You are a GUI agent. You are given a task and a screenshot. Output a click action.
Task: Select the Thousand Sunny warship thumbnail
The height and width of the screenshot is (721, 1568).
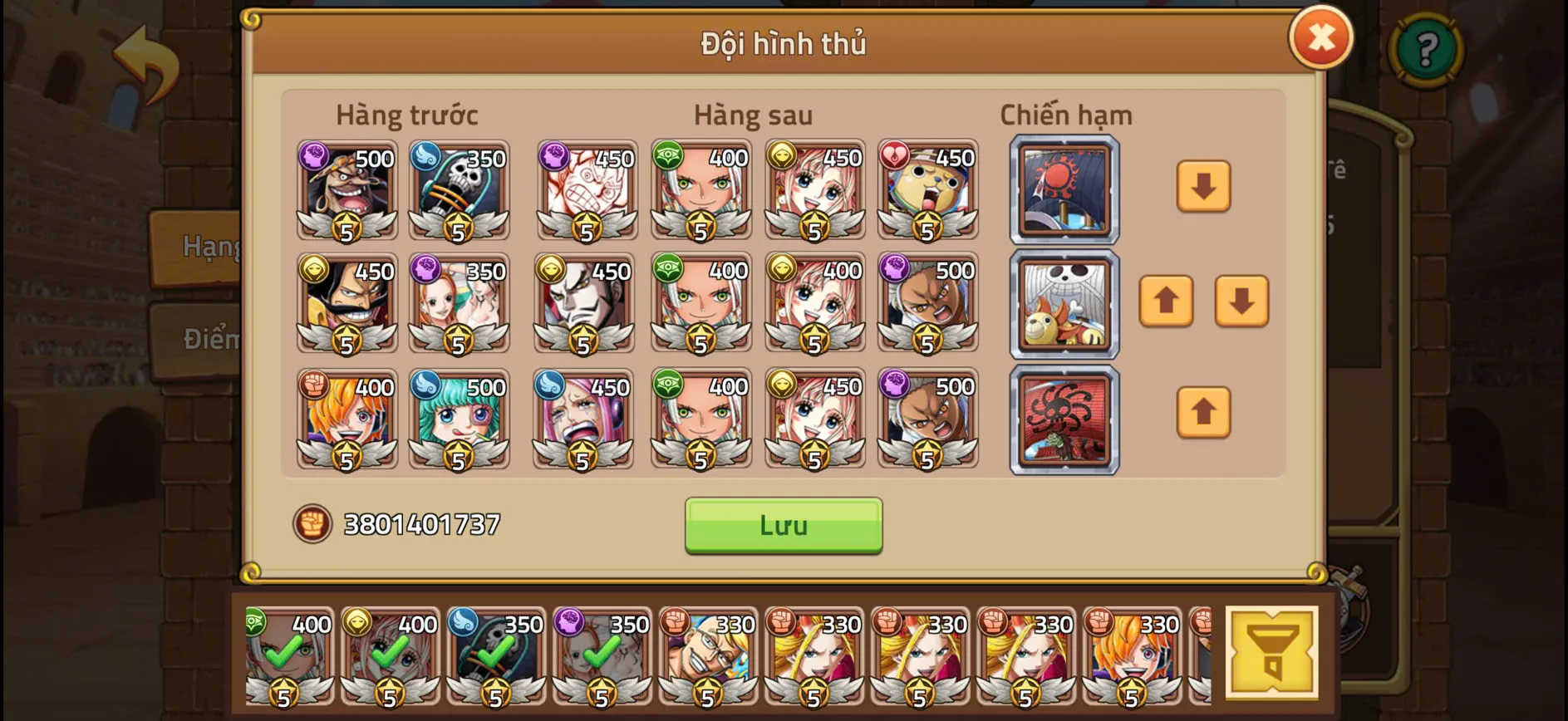(x=1064, y=305)
